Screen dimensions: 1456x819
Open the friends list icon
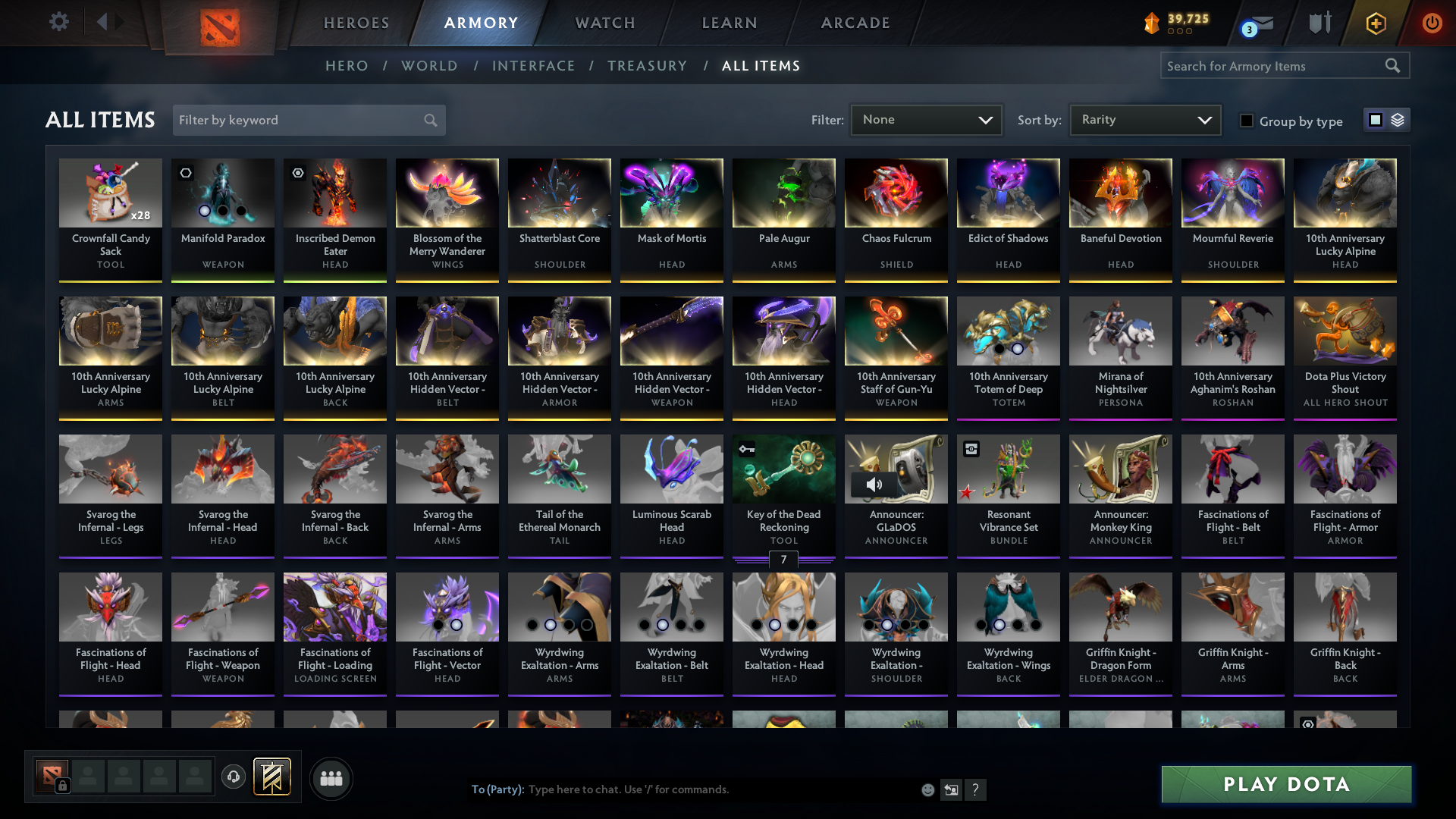pos(330,778)
